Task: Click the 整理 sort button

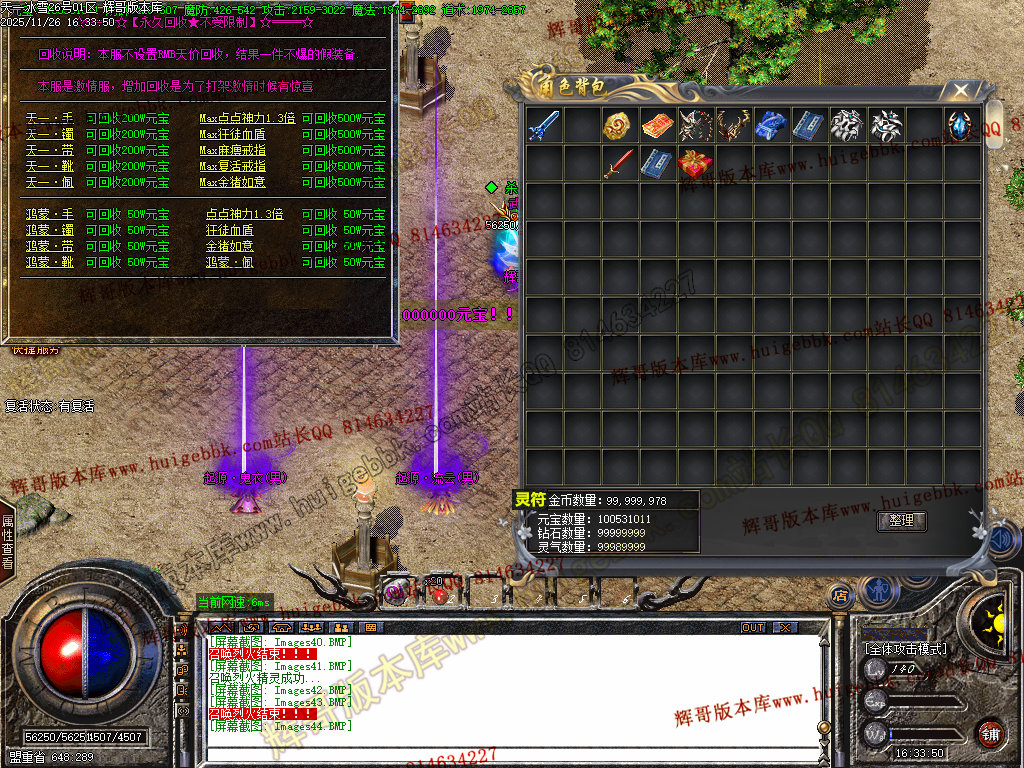Action: (901, 521)
